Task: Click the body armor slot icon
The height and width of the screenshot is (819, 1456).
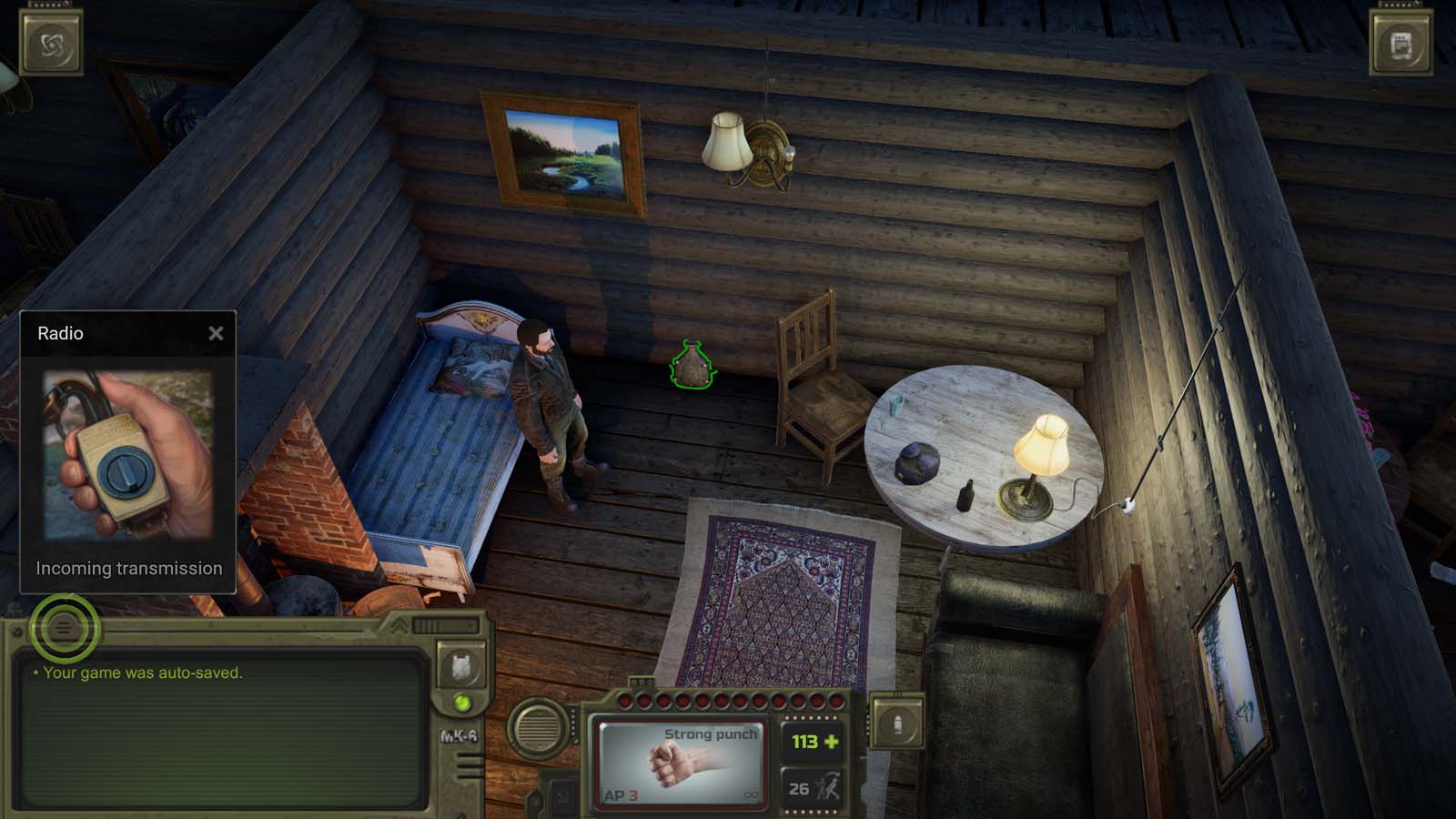Action: [x=462, y=667]
